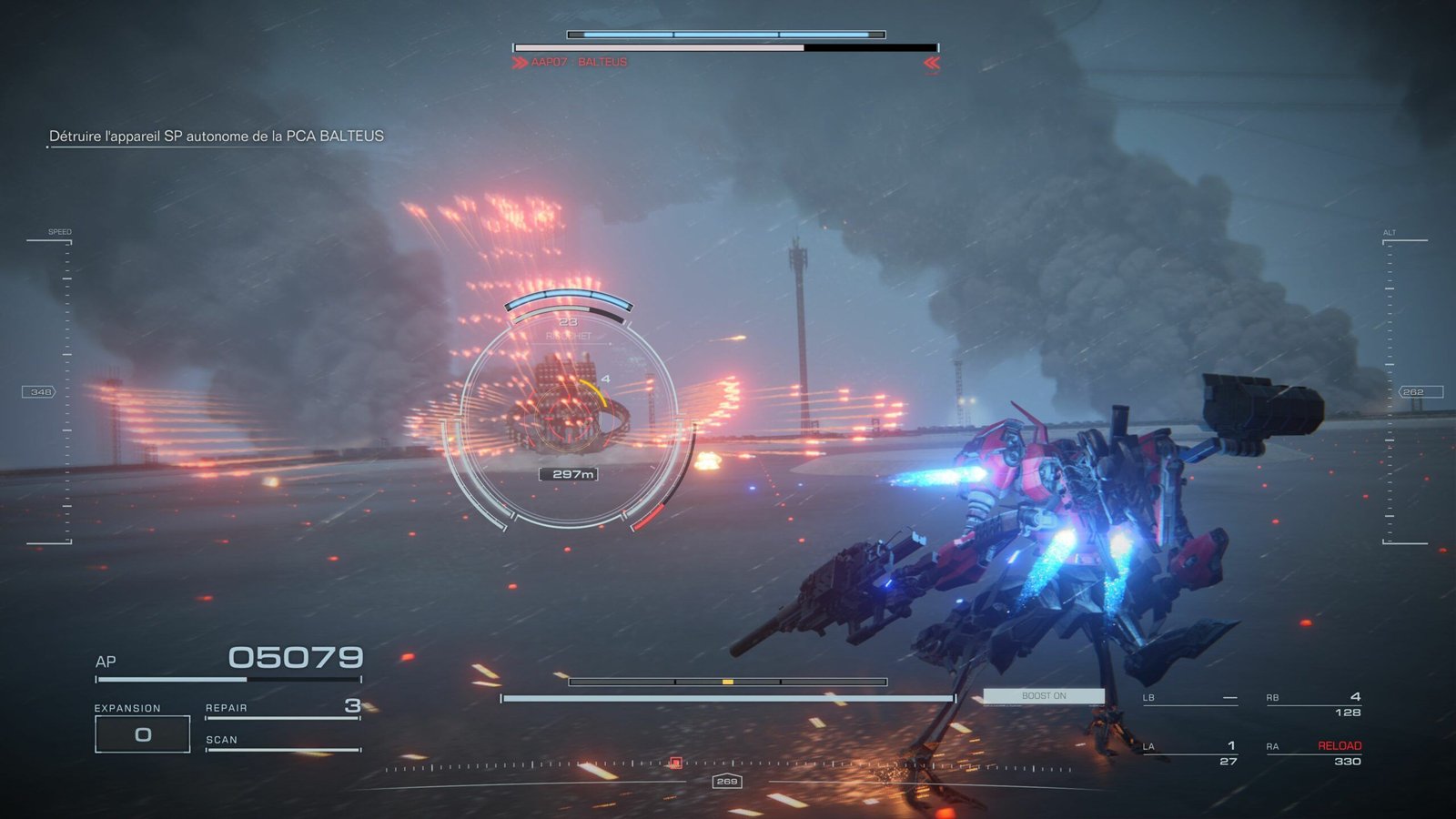Click the 297m distance readout
The height and width of the screenshot is (819, 1456).
click(x=571, y=474)
